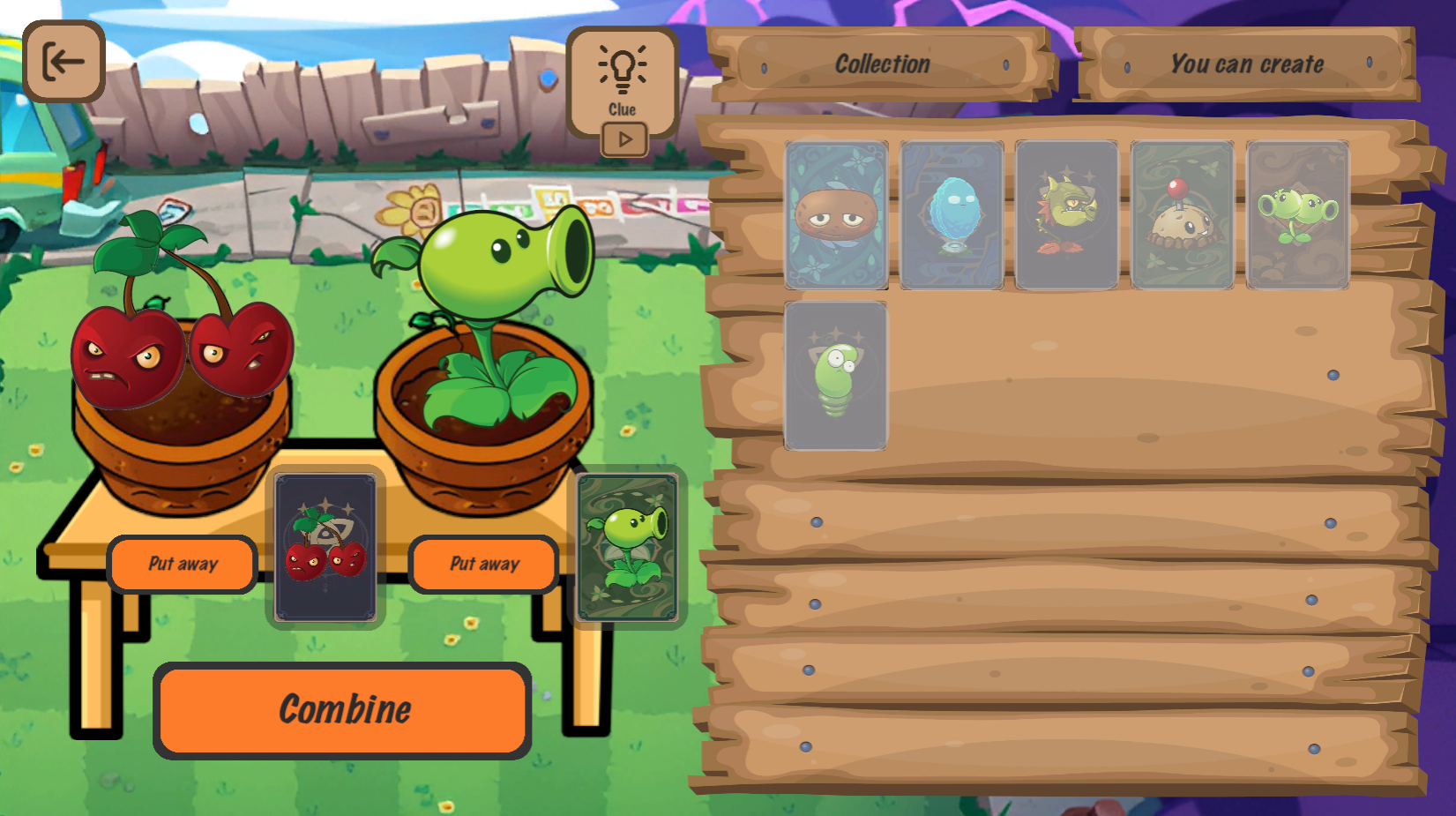Screen dimensions: 1456x816
Task: Click the left wooden plank nail dot
Action: 816,521
